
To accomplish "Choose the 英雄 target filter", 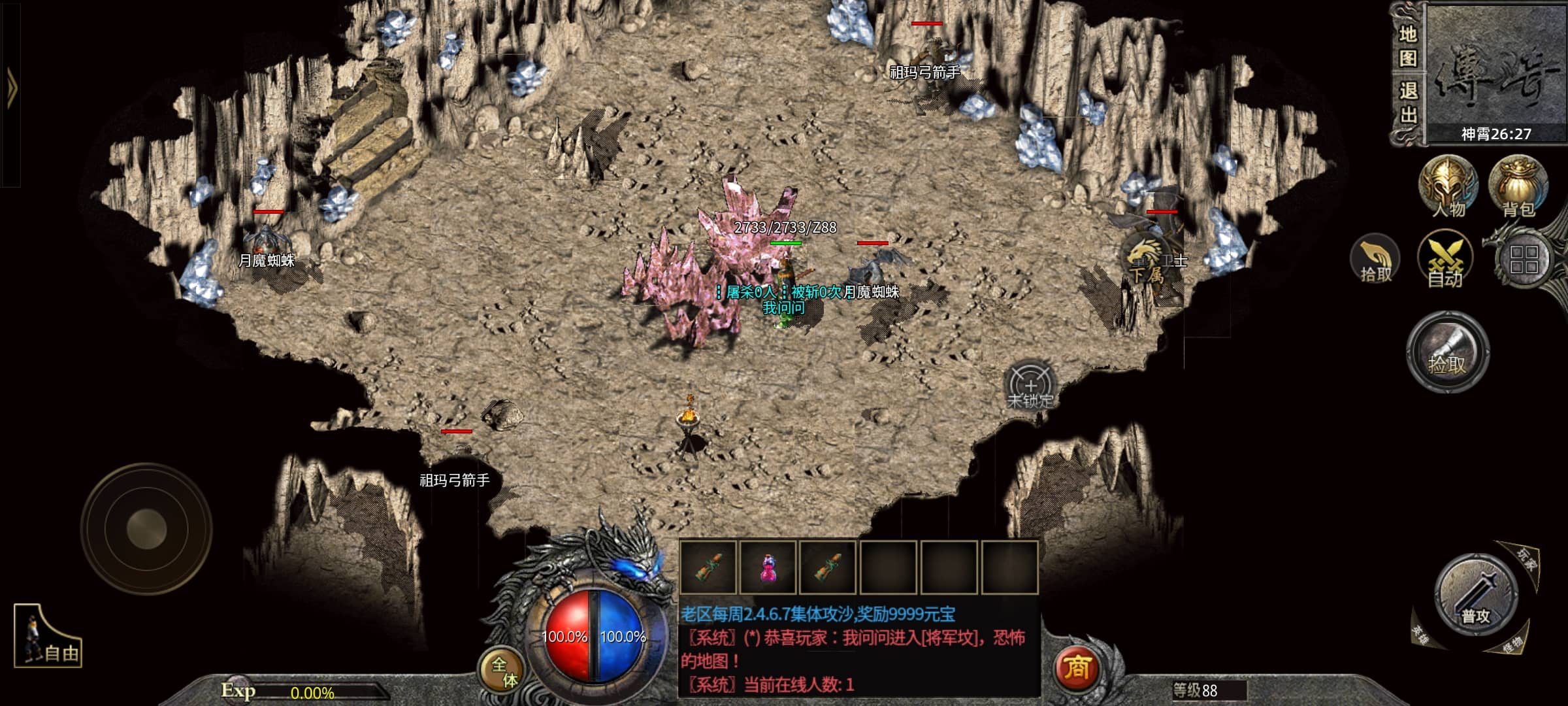I will click(1420, 634).
